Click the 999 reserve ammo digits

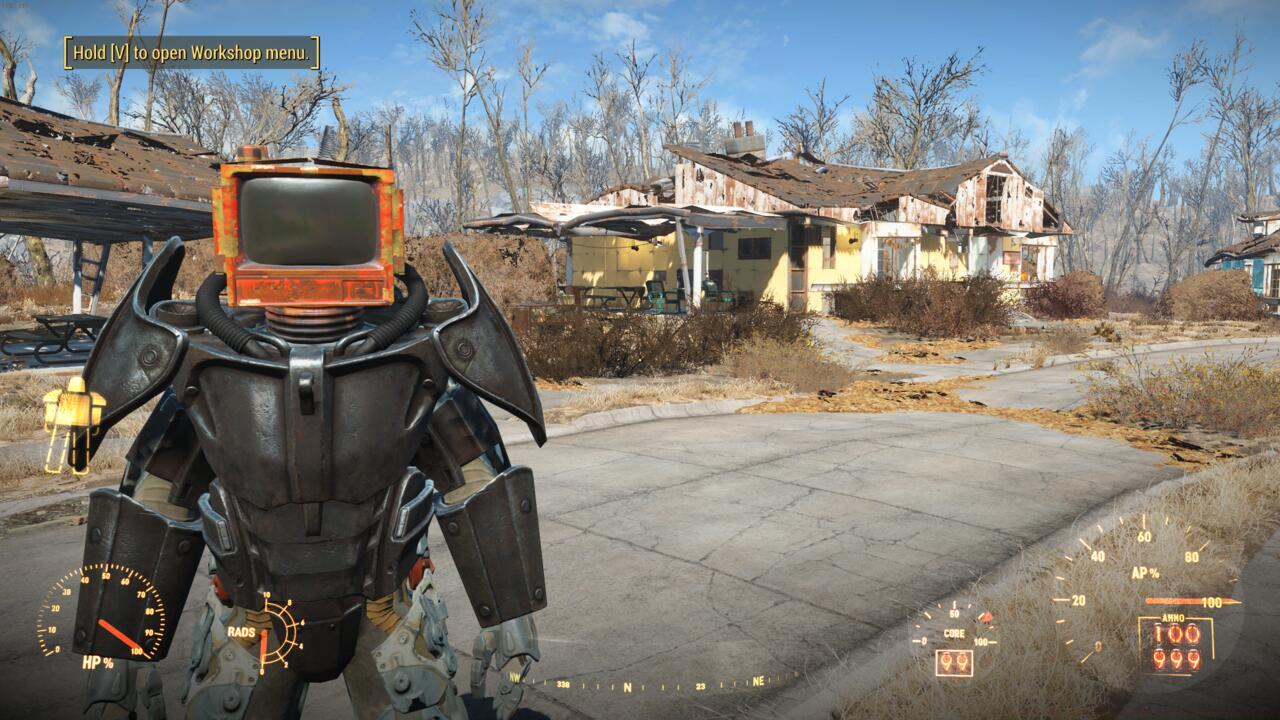coord(1175,660)
